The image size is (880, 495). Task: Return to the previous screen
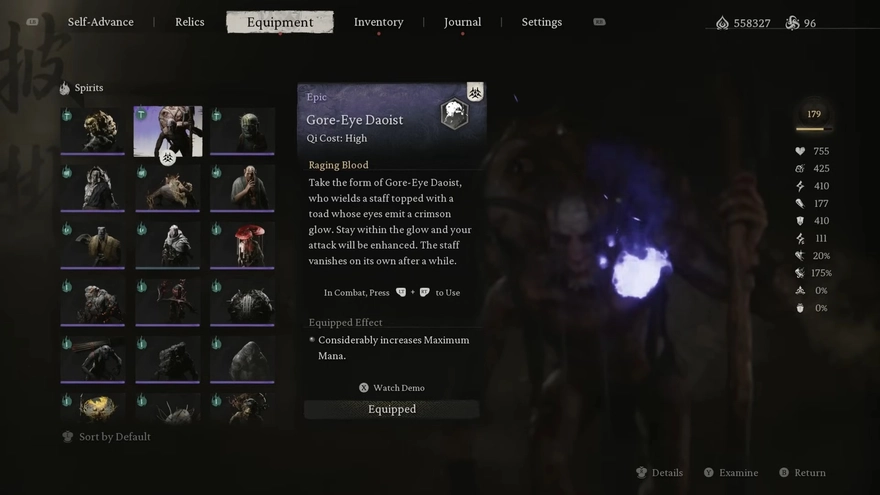[802, 473]
